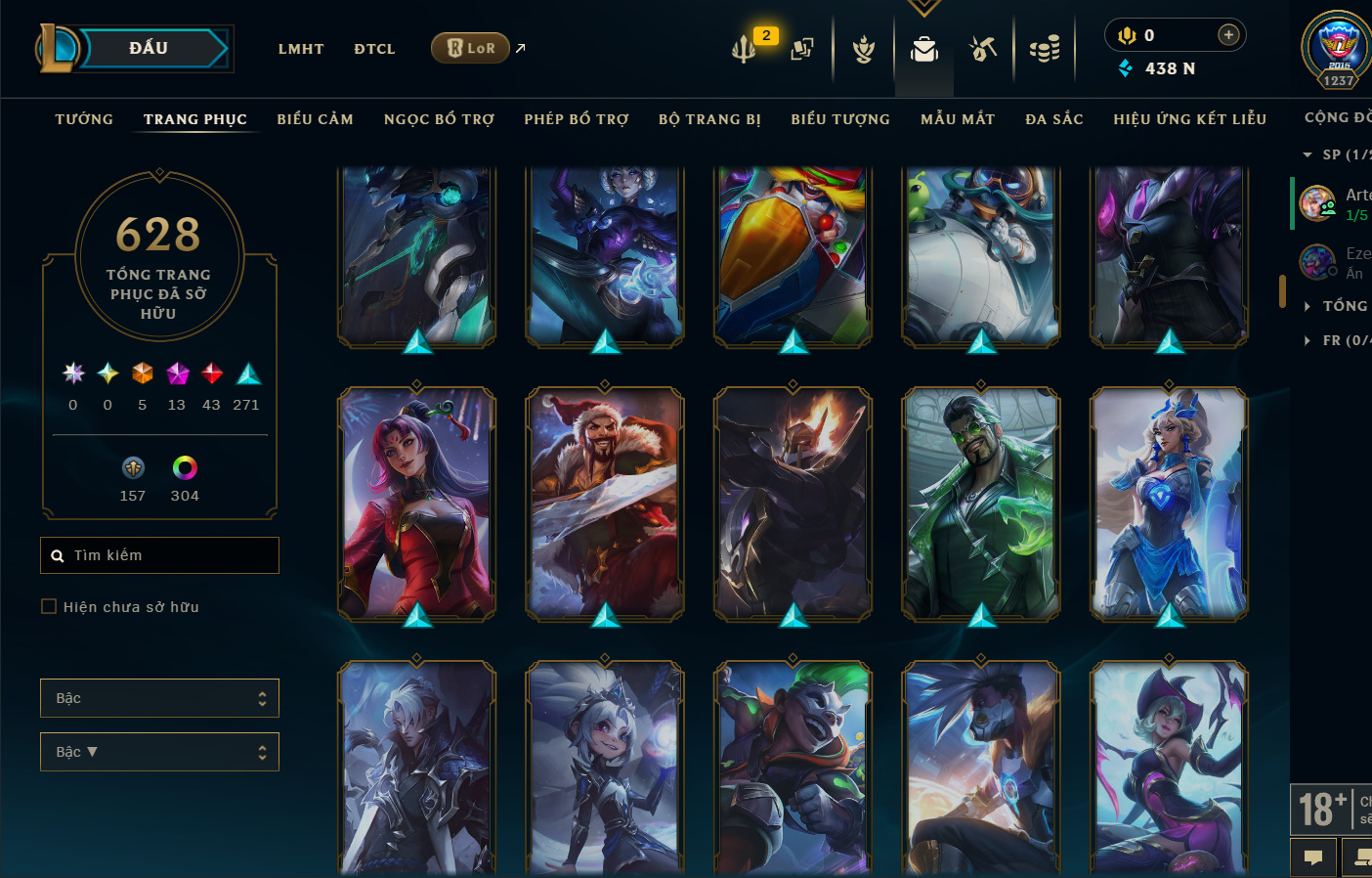Open the MẪU MẮT wards tab
This screenshot has width=1372, height=878.
958,119
